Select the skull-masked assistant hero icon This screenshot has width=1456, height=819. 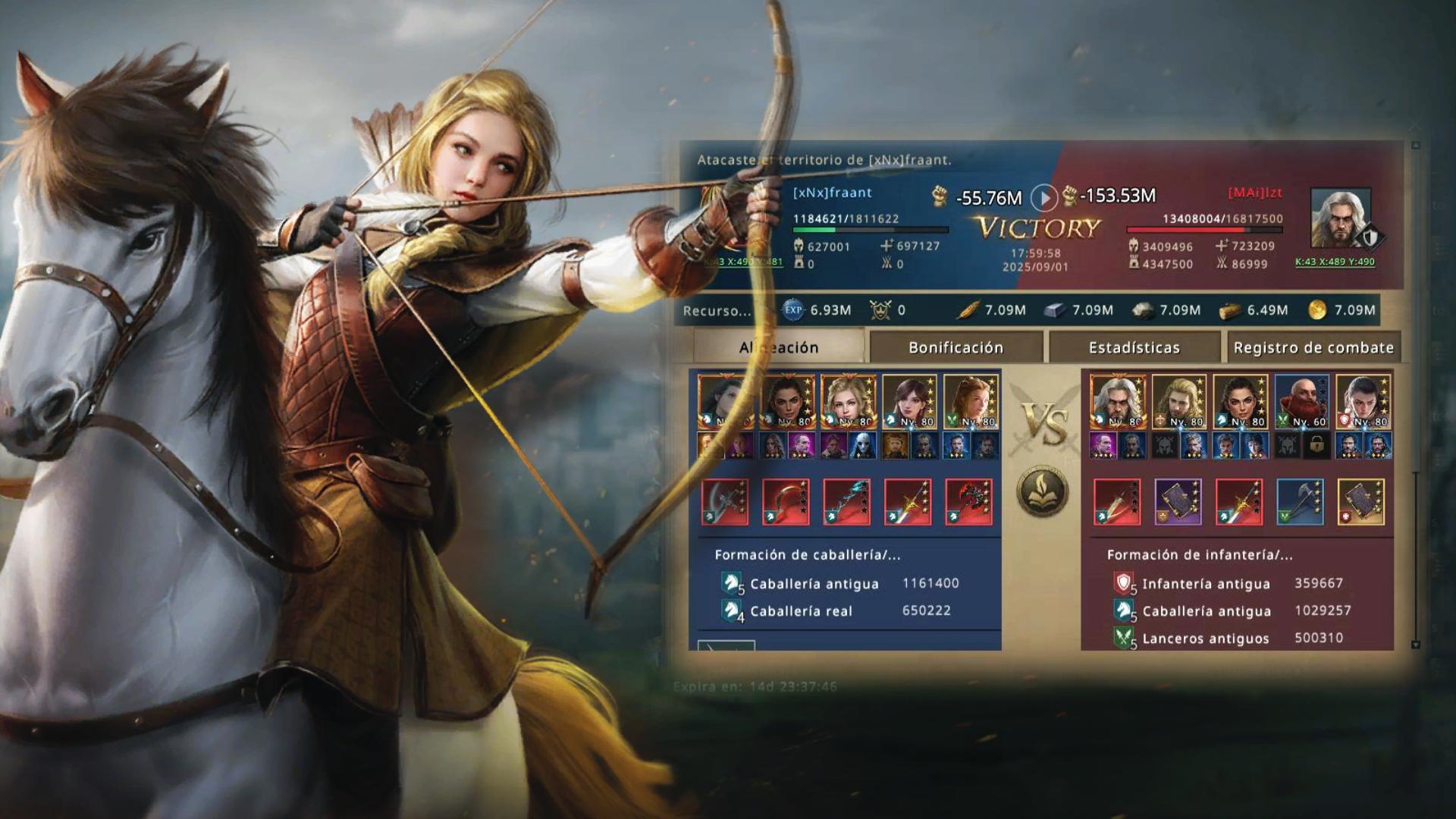862,446
